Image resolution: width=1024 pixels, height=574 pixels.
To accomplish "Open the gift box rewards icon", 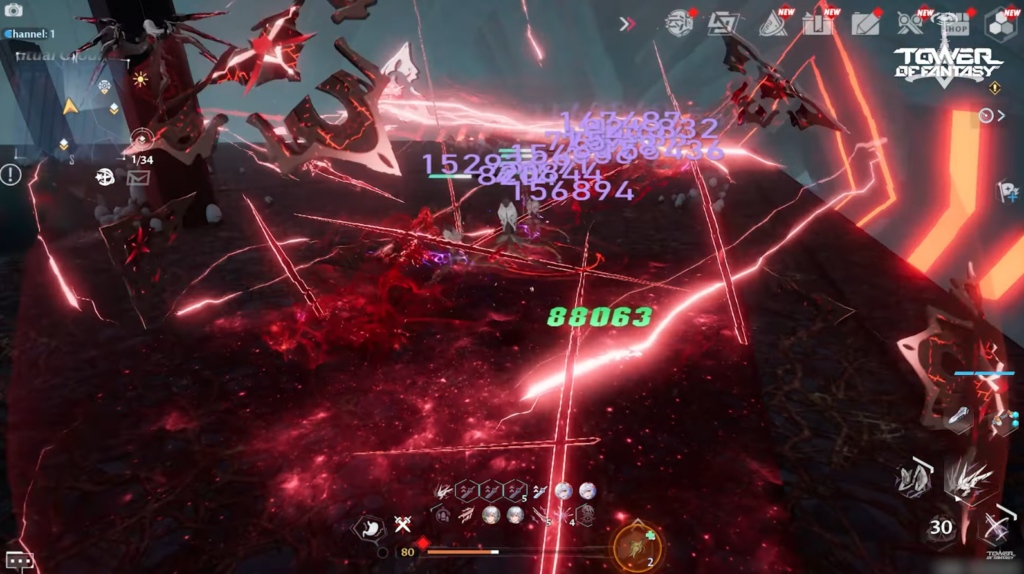I will (818, 23).
